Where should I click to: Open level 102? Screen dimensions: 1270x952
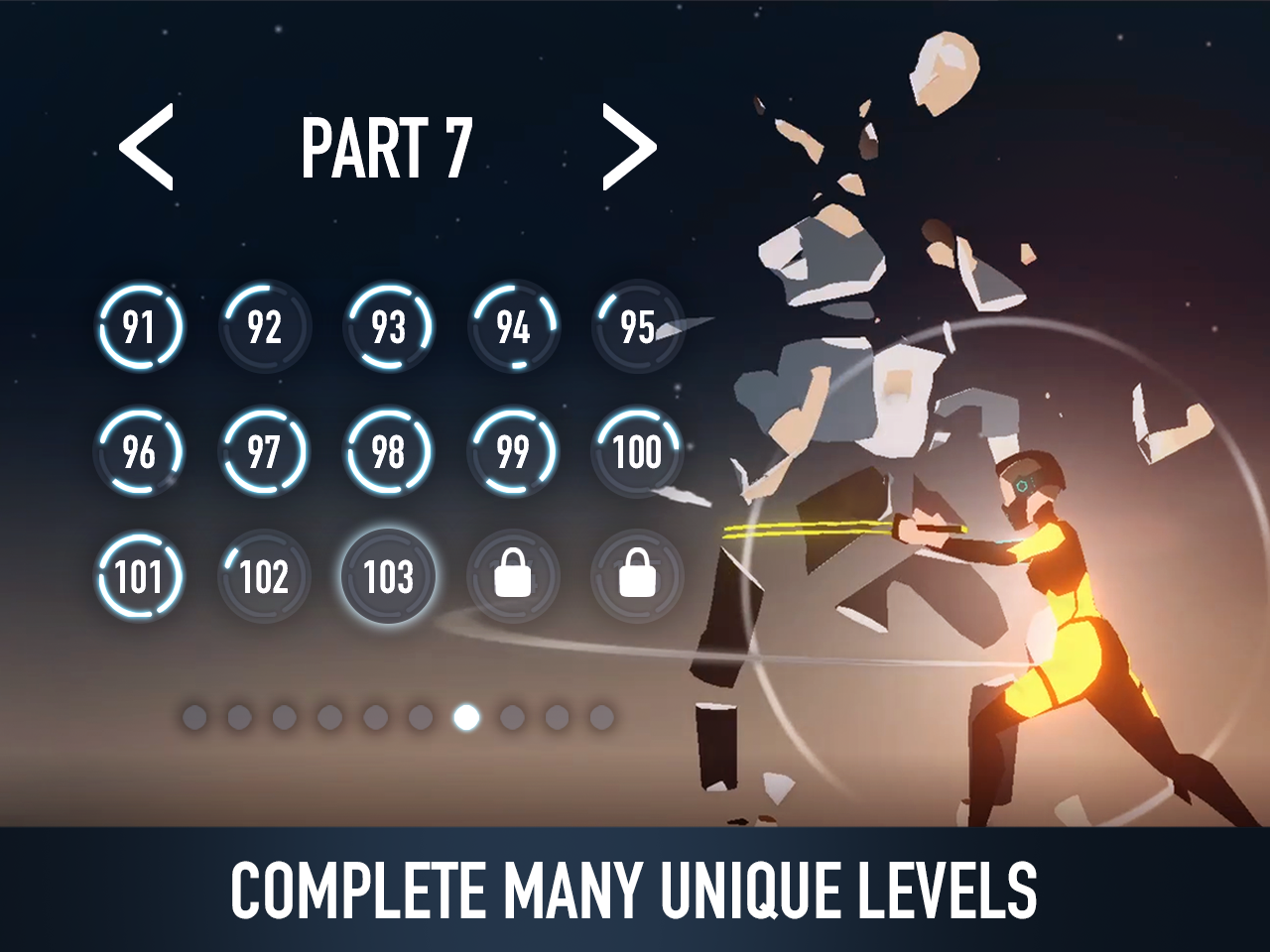coord(263,575)
